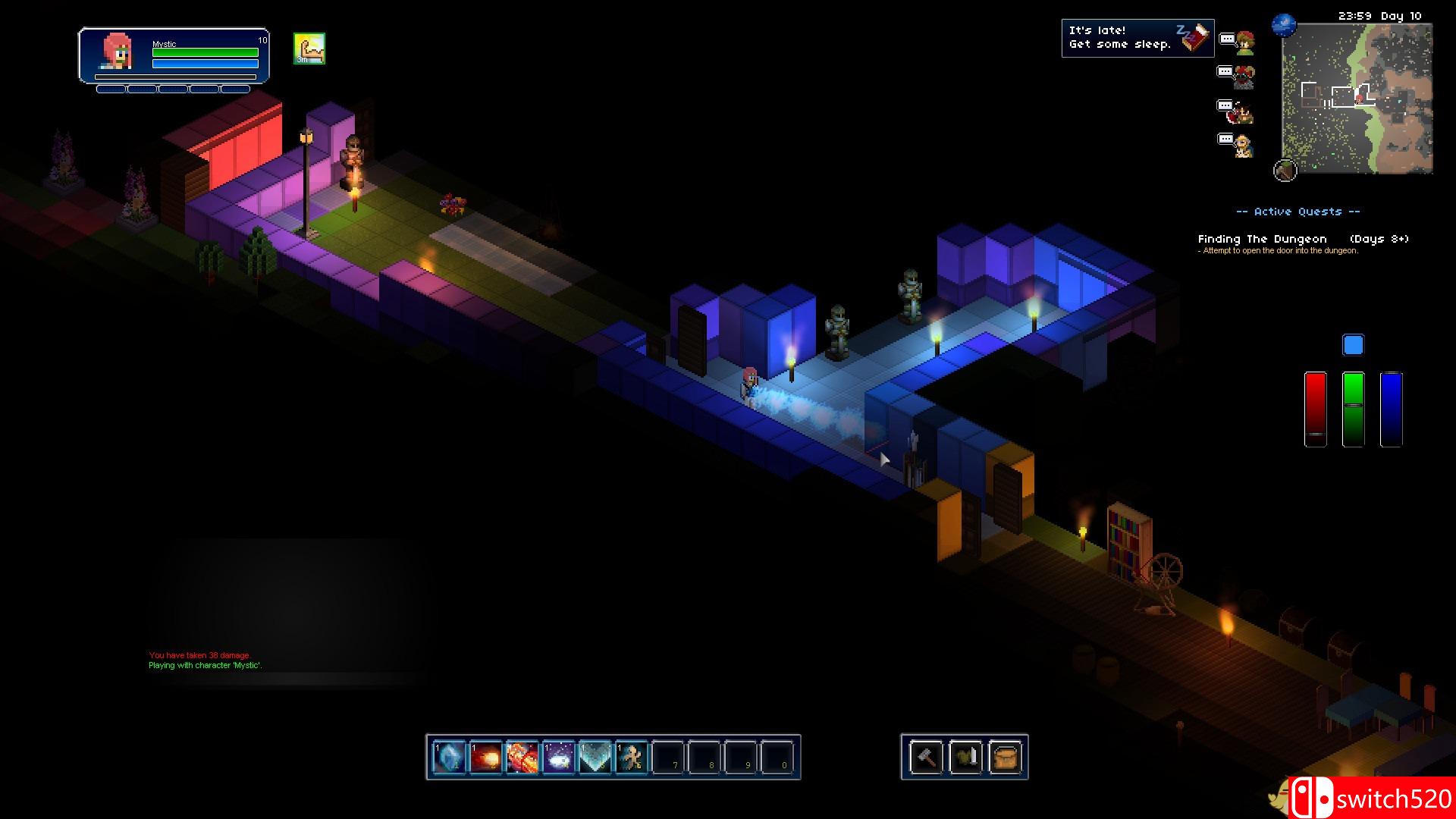Screen dimensions: 1456x819
Task: Click the dirt block pickaxe icon
Action: pos(1285,171)
